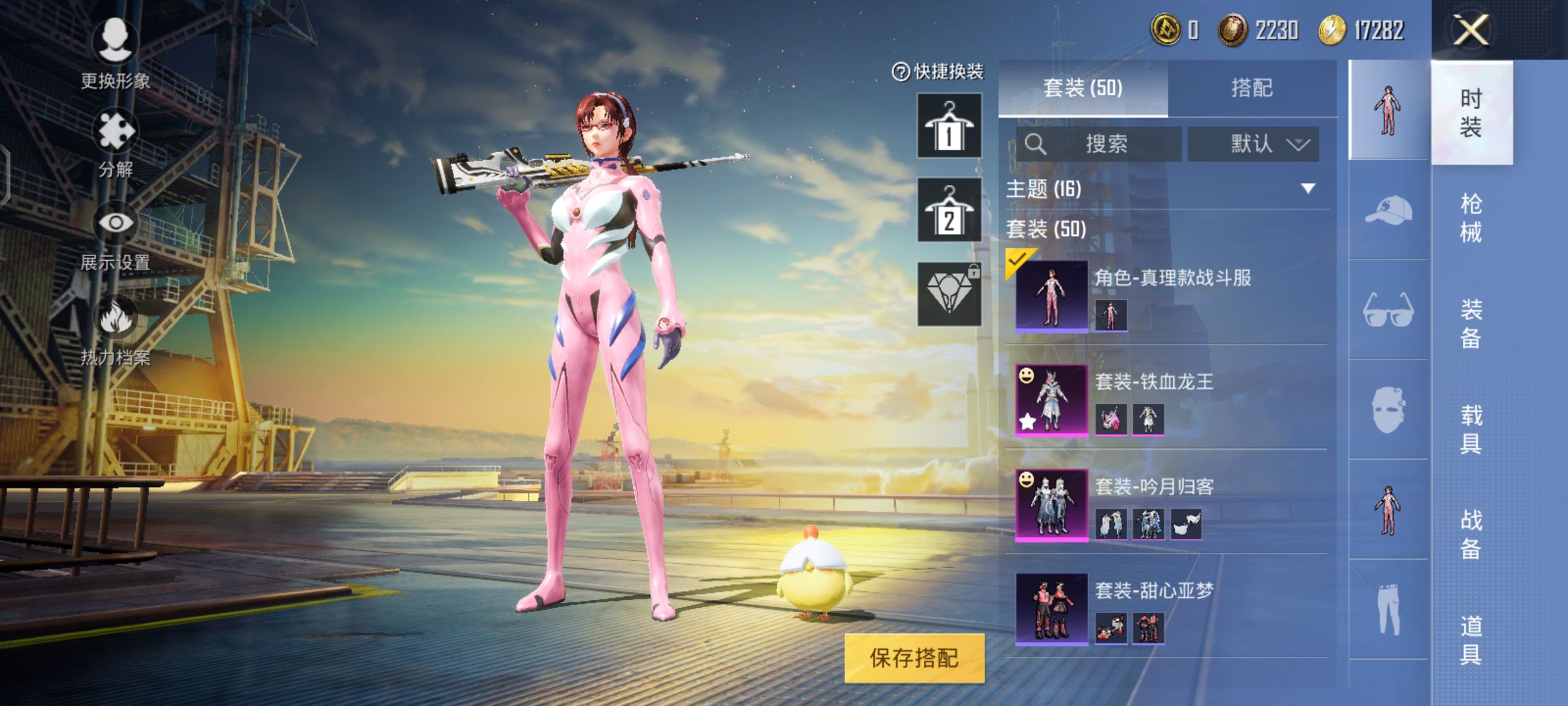Select quick outfit preset 2
Screen dimensions: 1568x706
[949, 210]
